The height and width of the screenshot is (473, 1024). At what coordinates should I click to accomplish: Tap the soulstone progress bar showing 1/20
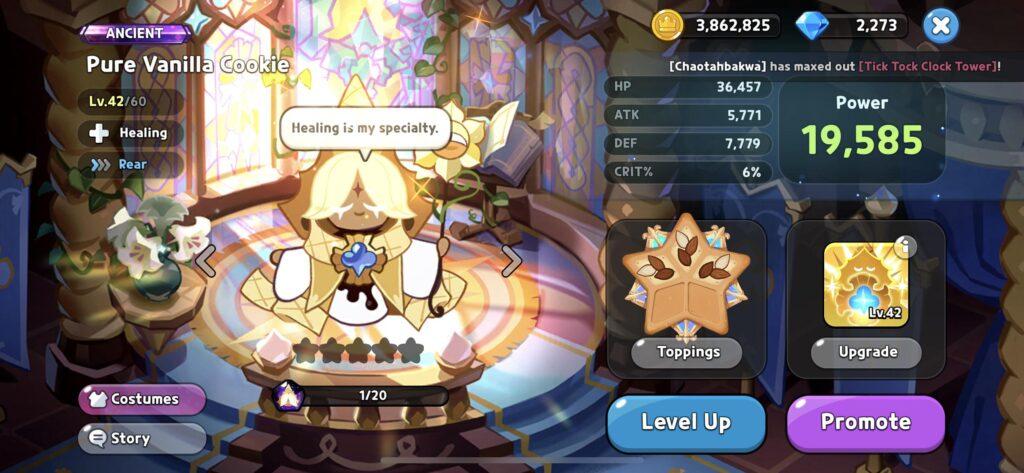click(x=372, y=395)
